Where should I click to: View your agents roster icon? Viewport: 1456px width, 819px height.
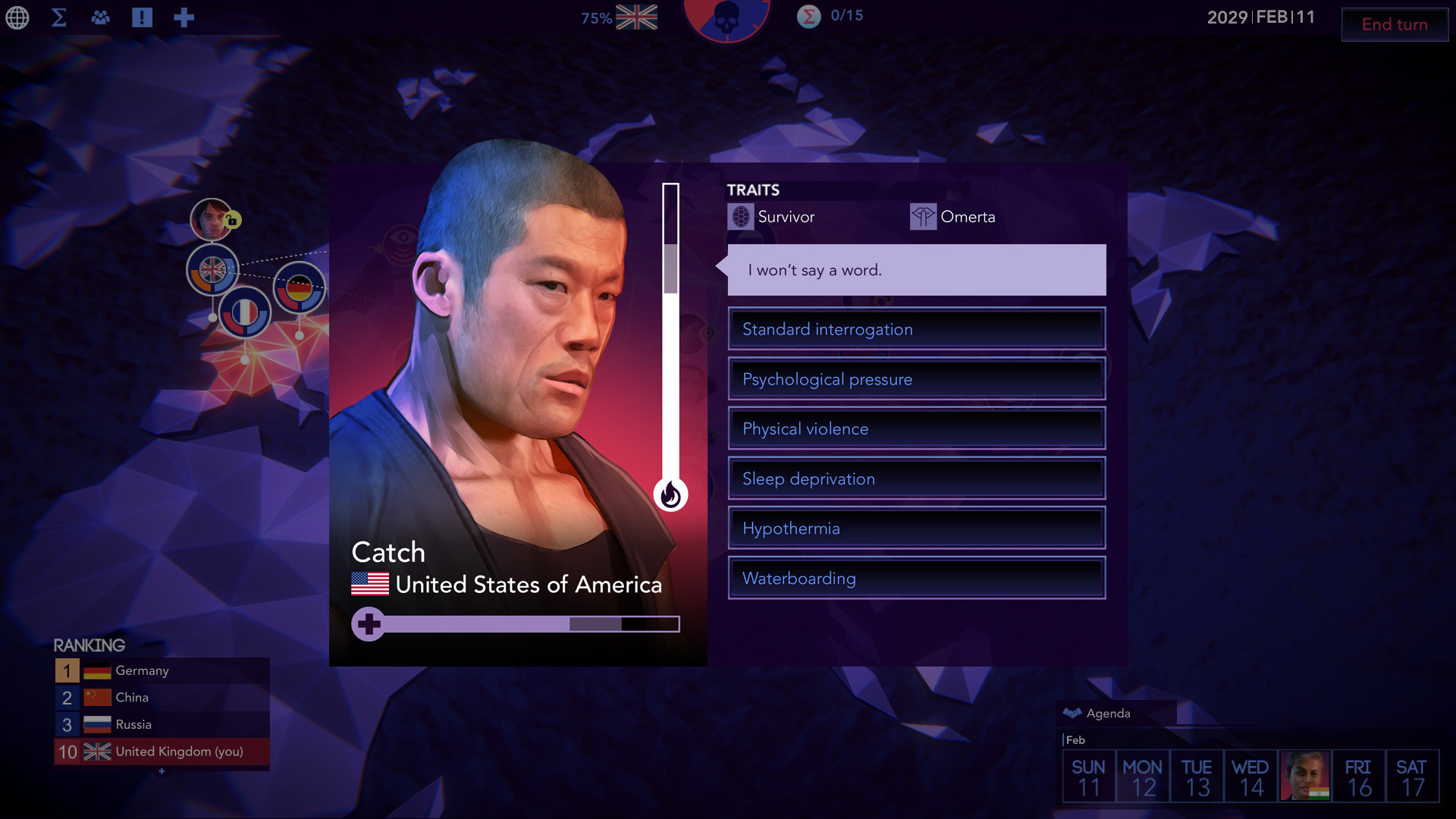[101, 17]
